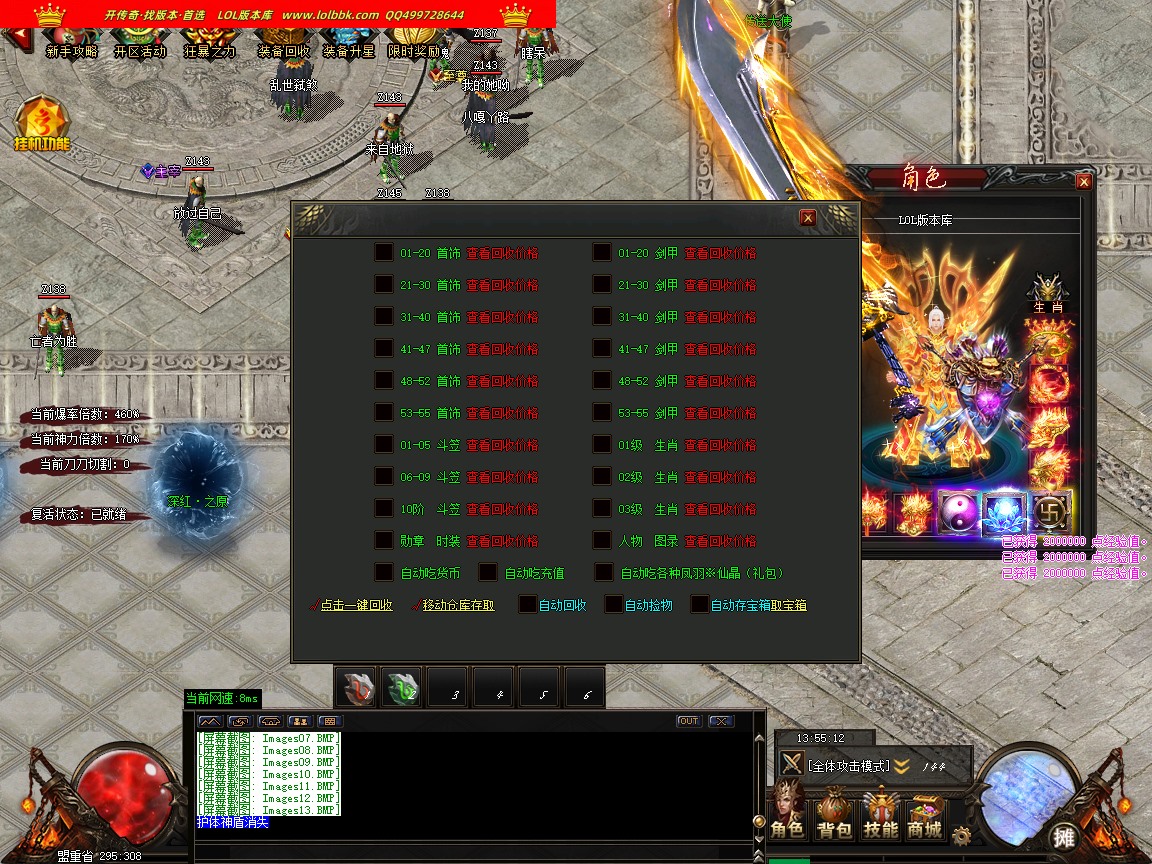Open the 挂机功能 auto-play feature
Image resolution: width=1152 pixels, height=864 pixels.
42,125
